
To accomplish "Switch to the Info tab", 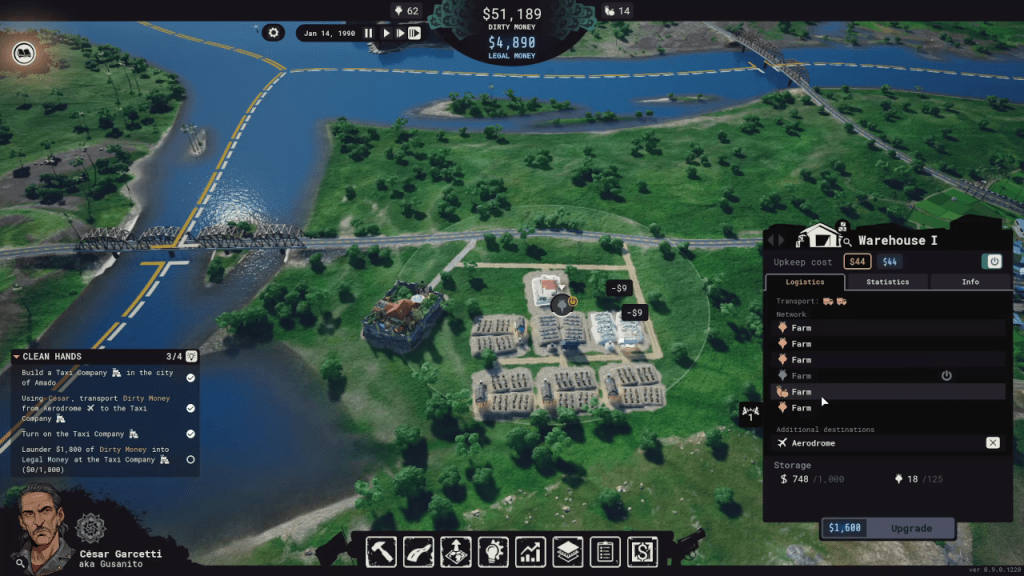I will coord(970,282).
